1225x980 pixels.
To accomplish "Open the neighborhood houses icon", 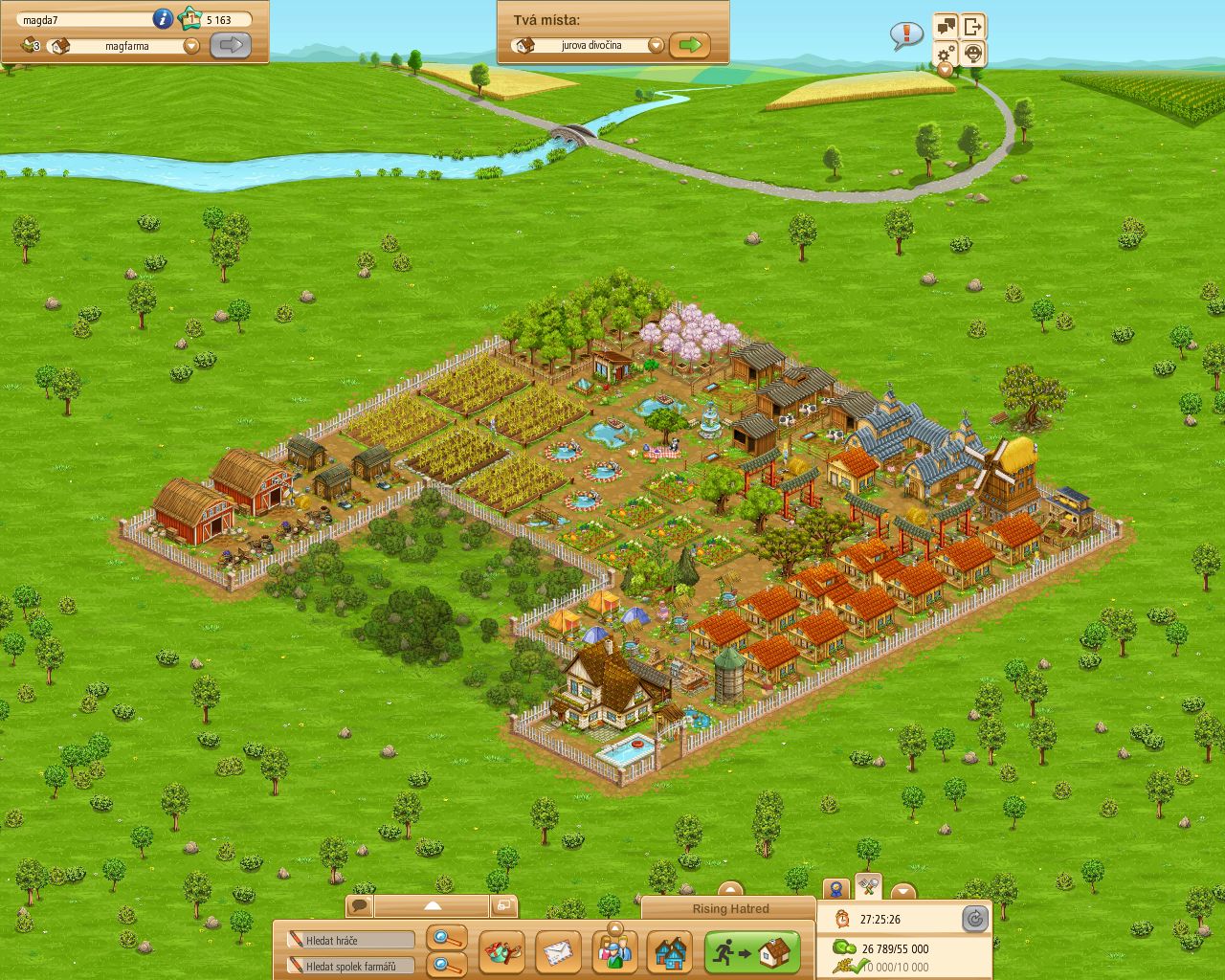I will point(671,952).
